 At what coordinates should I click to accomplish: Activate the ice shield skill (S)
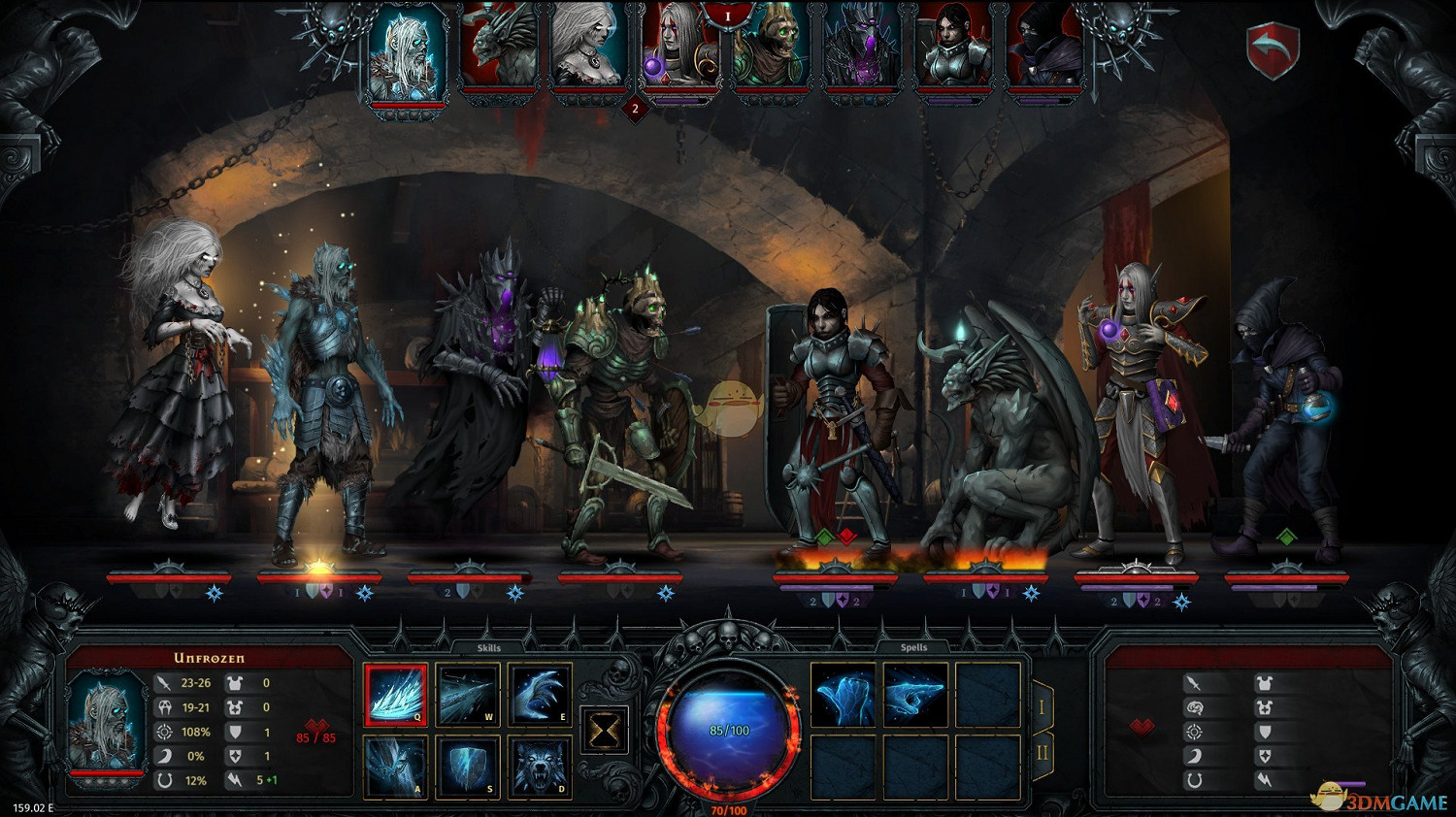point(468,767)
